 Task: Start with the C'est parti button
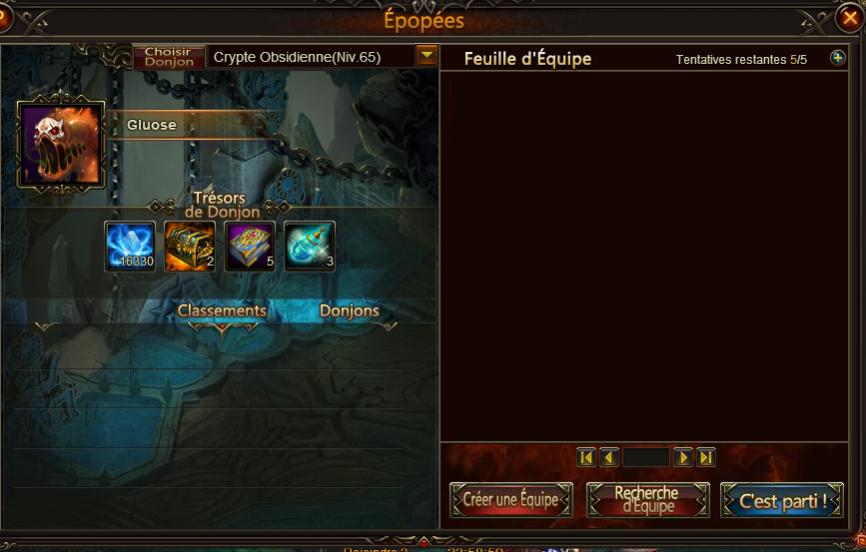click(782, 500)
